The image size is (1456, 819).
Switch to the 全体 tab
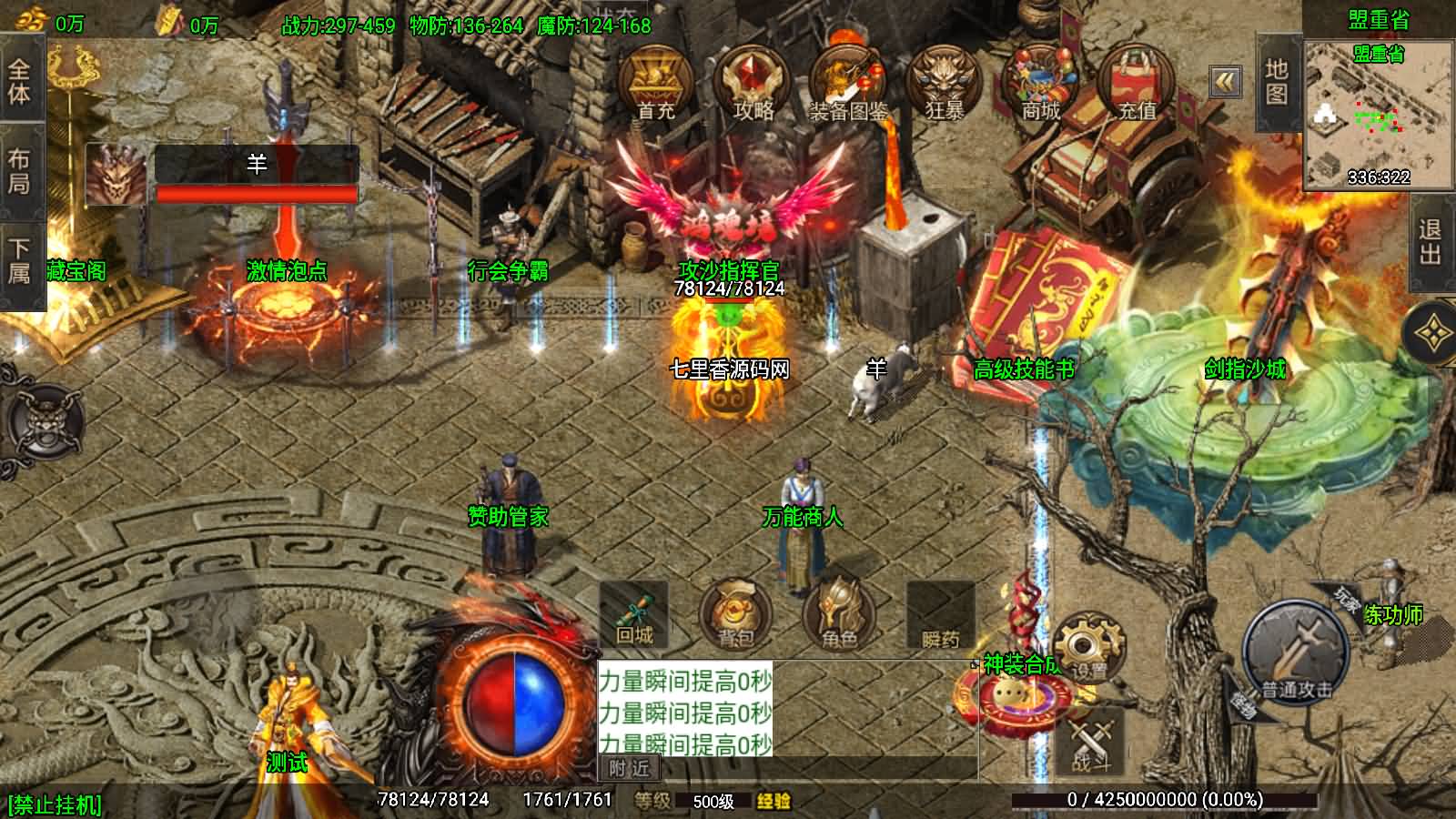[x=20, y=82]
